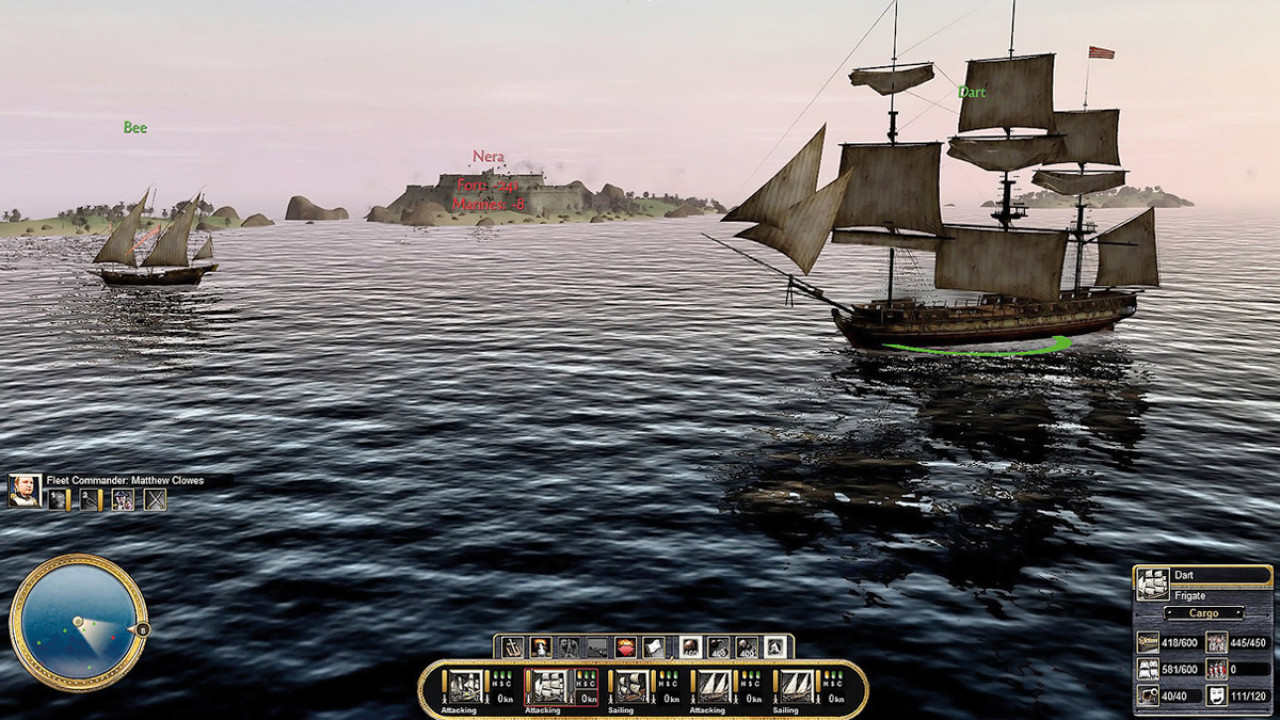1280x720 pixels.
Task: Select the red-framed frigate in fleet bar
Action: click(546, 686)
